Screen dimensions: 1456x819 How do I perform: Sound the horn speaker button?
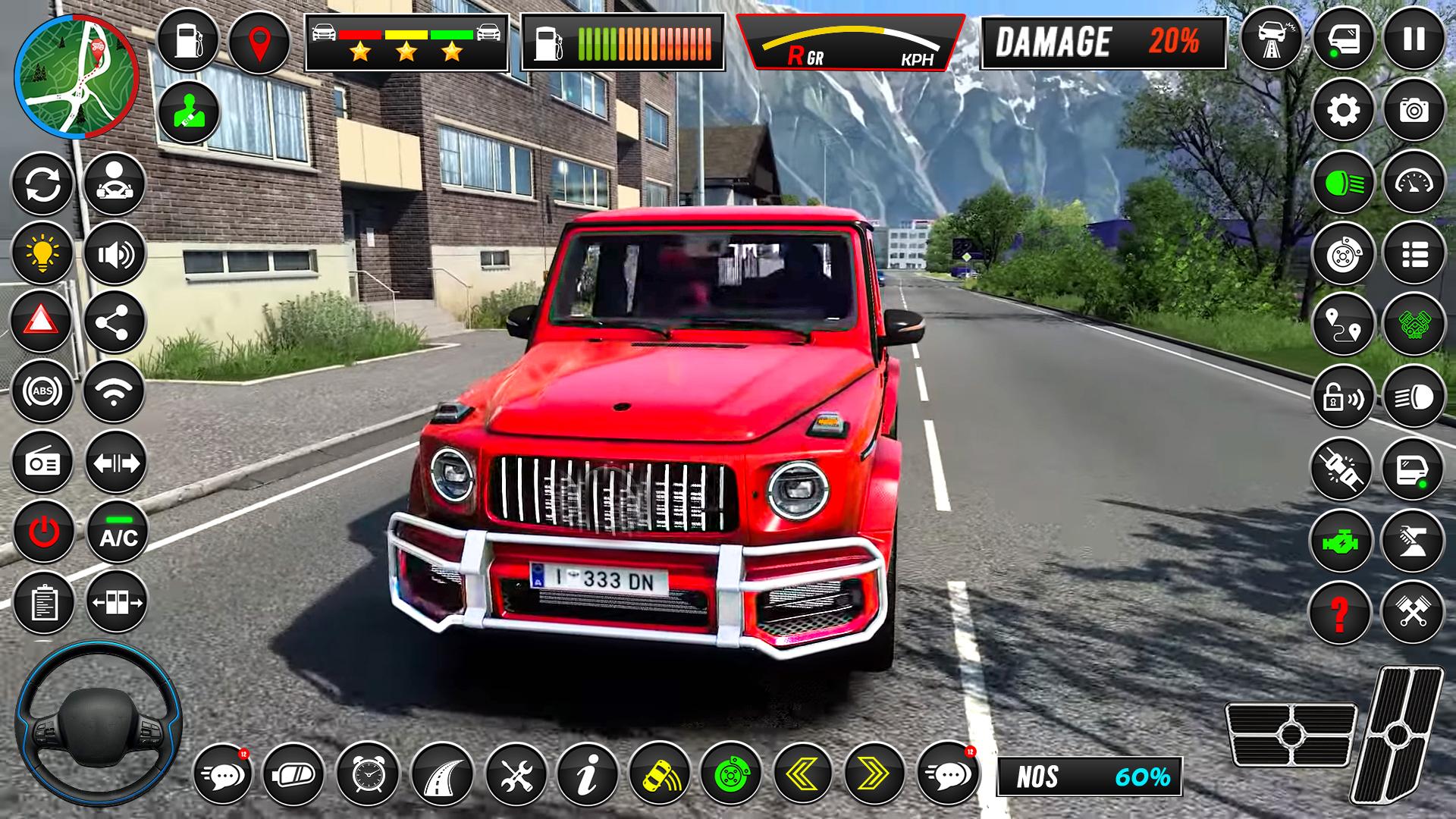click(115, 253)
